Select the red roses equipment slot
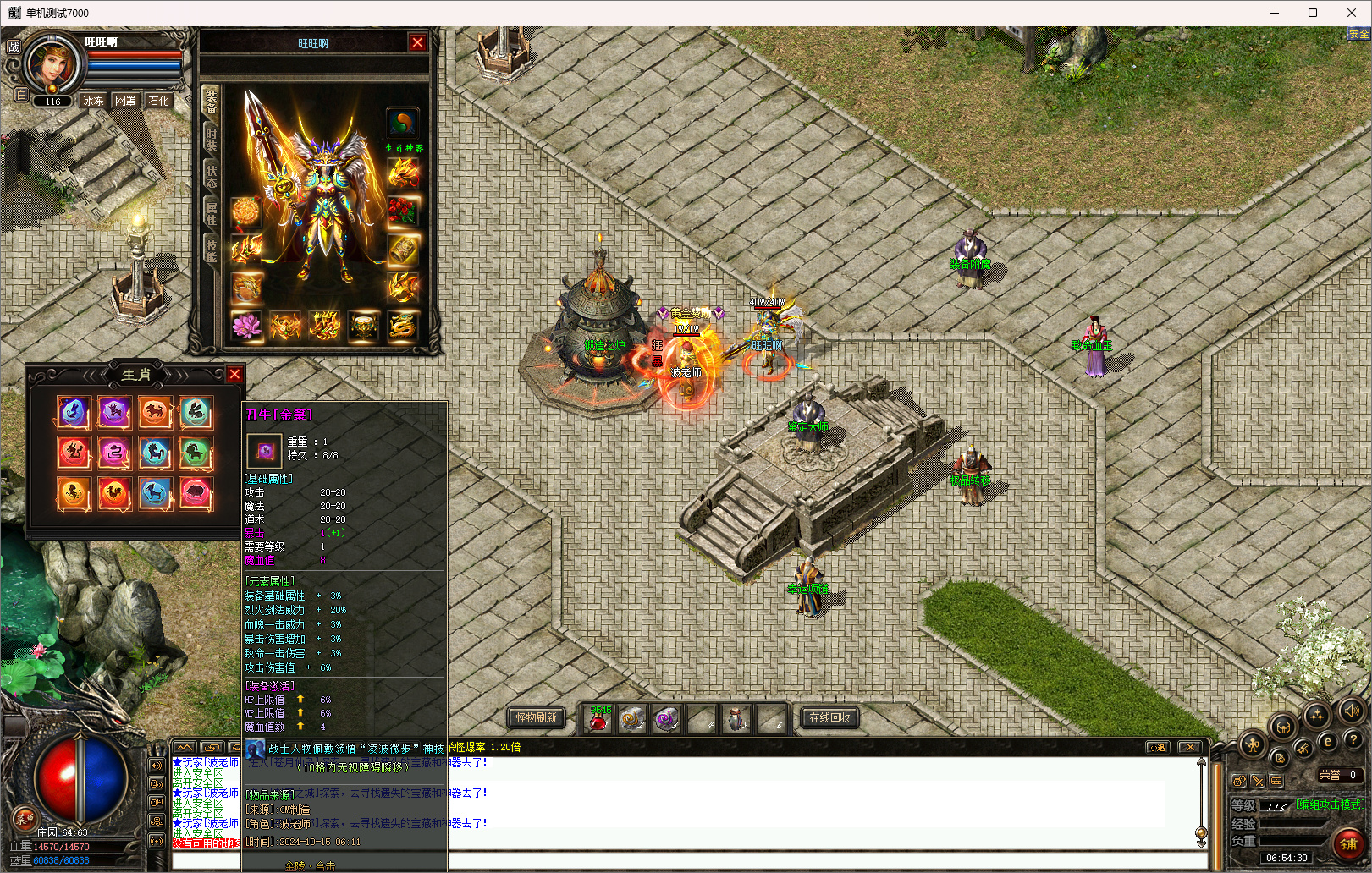Image resolution: width=1372 pixels, height=873 pixels. coord(403,211)
